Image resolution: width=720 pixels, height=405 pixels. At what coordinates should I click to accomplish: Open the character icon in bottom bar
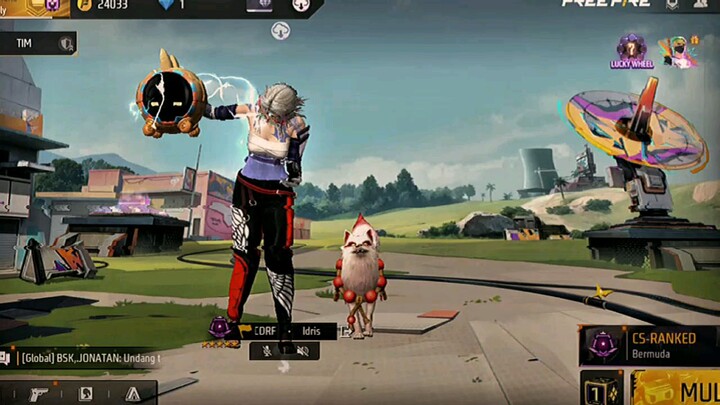tap(86, 394)
